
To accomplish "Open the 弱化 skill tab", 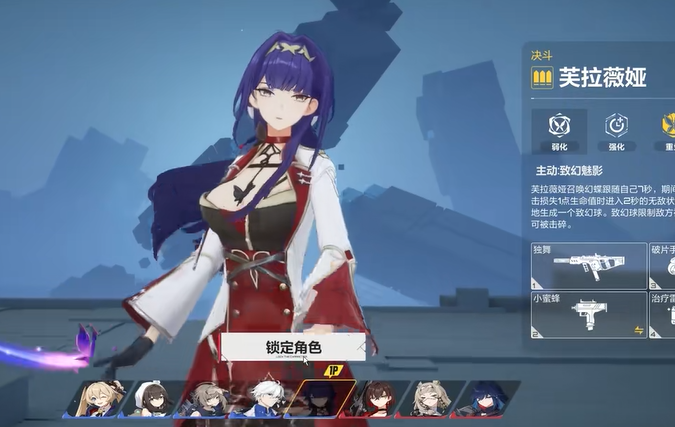I will coord(561,130).
